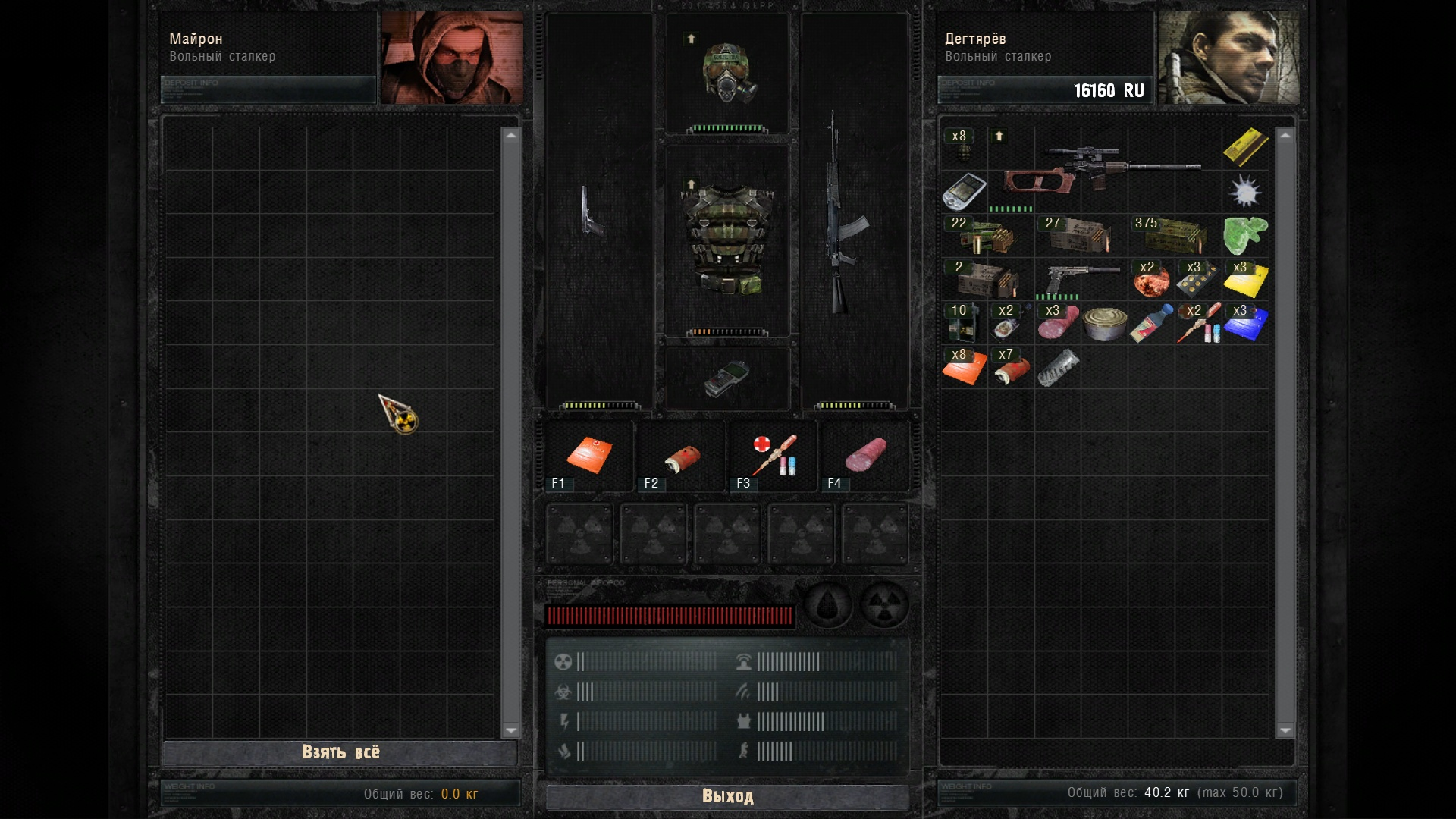Click the "Взять всё" take-all button

(340, 752)
